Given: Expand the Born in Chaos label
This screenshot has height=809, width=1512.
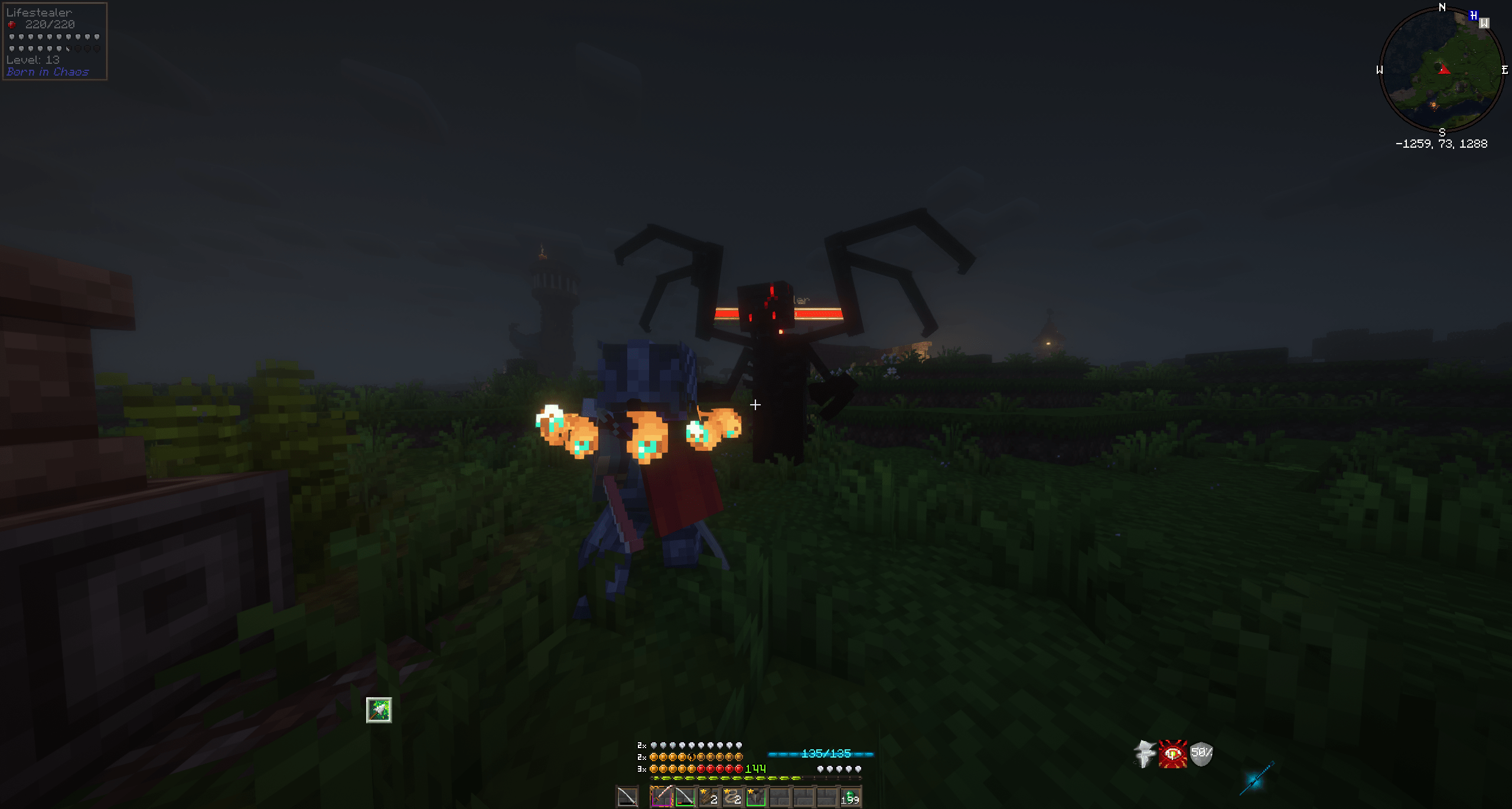Looking at the screenshot, I should coord(47,72).
